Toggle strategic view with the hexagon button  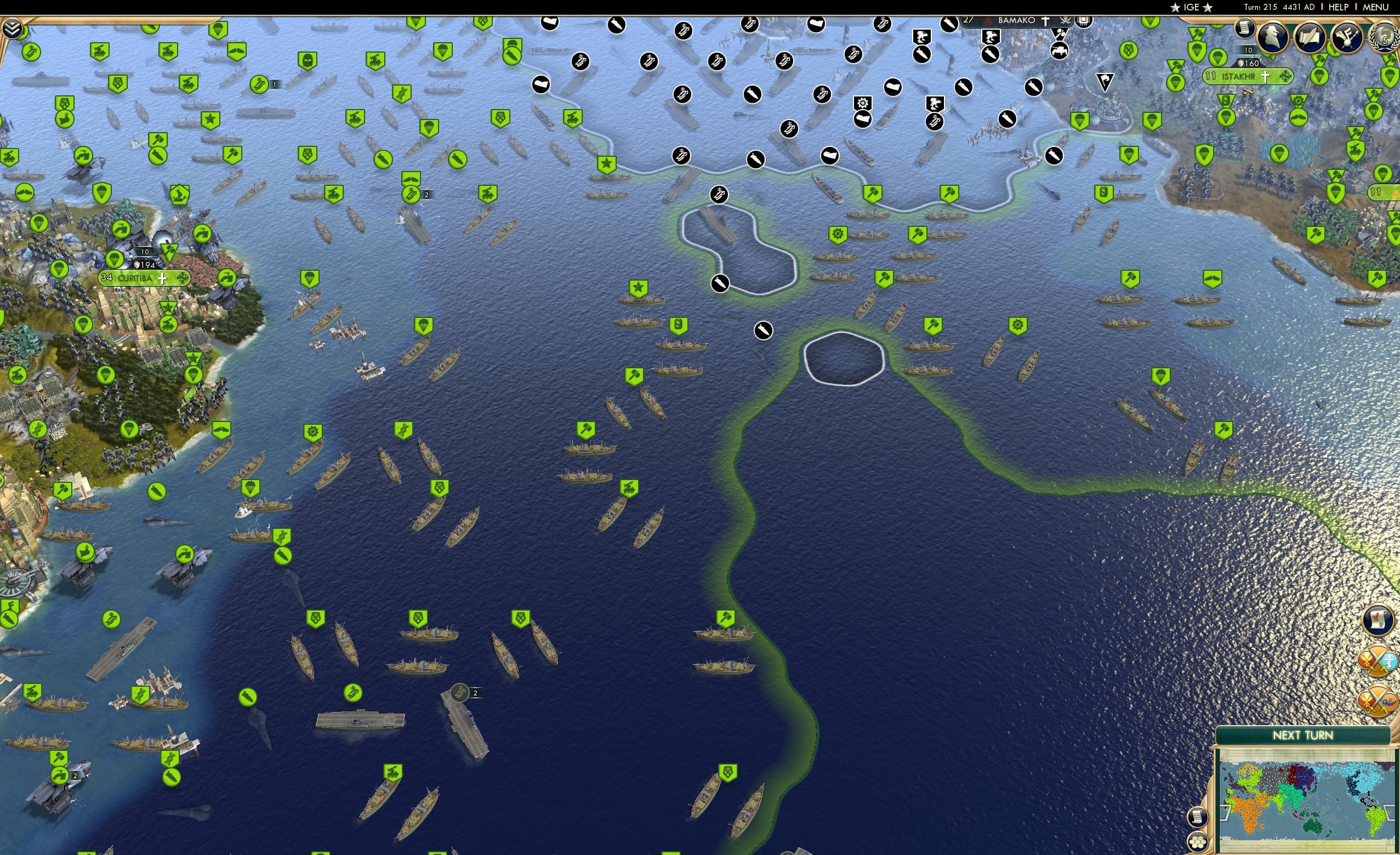(1198, 842)
